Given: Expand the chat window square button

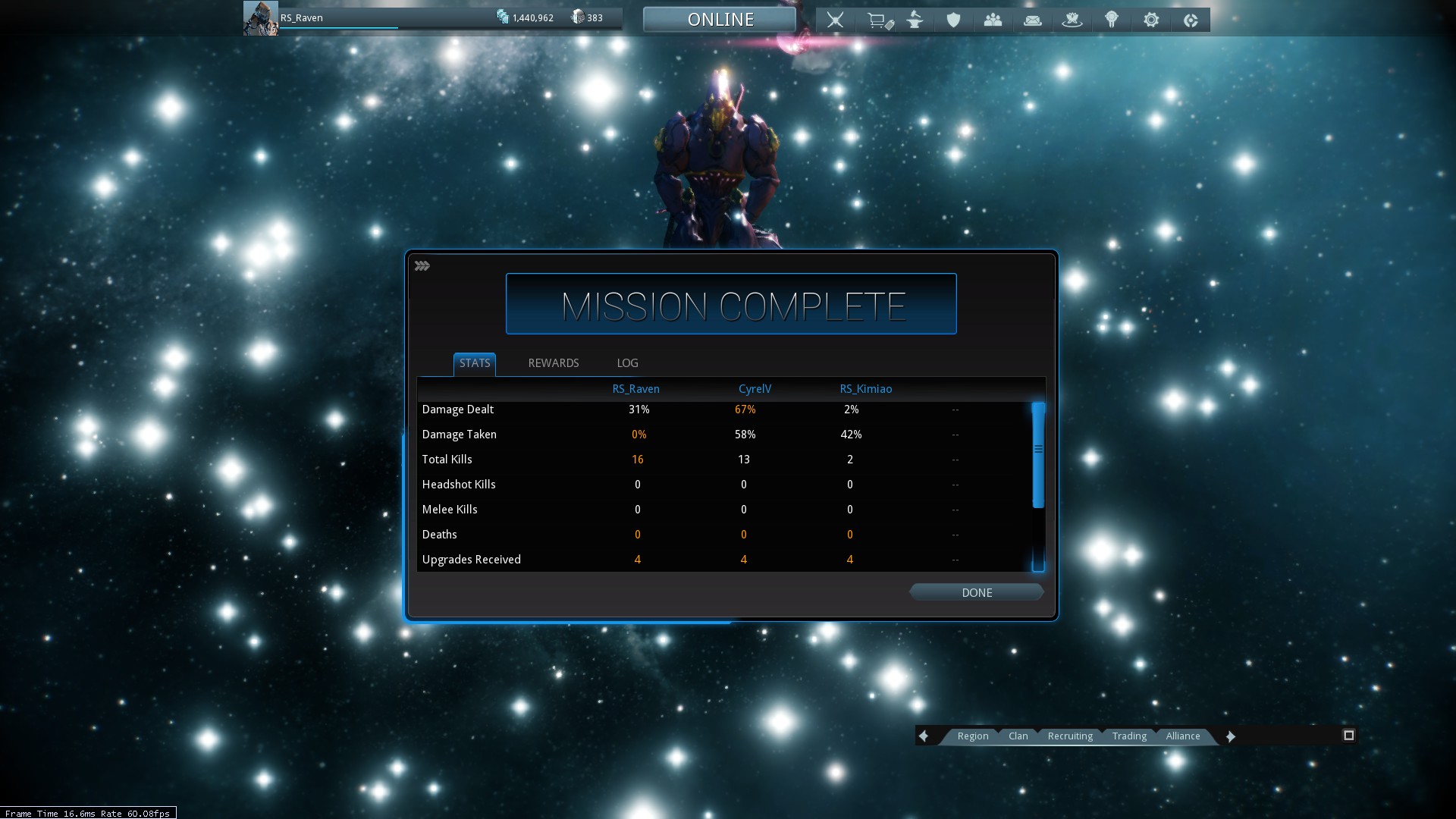Looking at the screenshot, I should click(x=1348, y=736).
